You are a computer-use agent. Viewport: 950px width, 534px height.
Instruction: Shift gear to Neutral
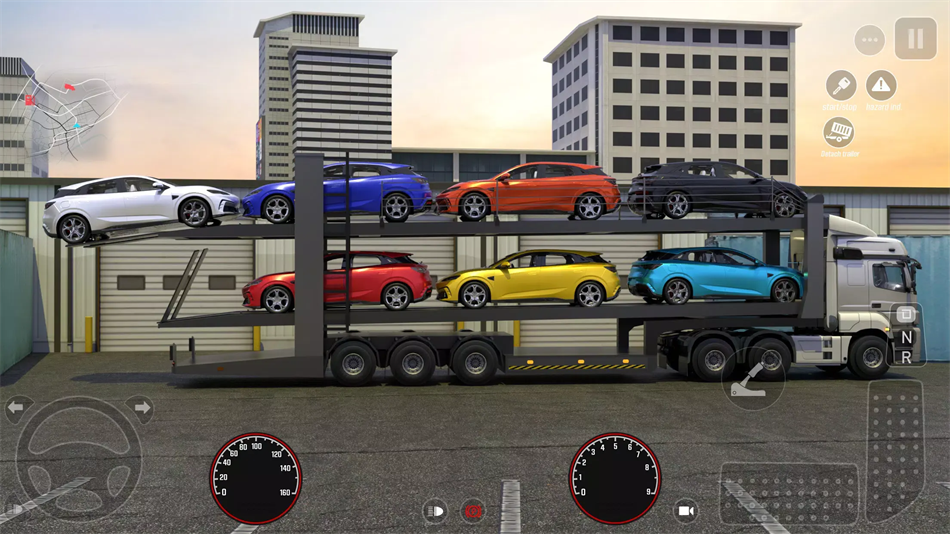tap(906, 338)
